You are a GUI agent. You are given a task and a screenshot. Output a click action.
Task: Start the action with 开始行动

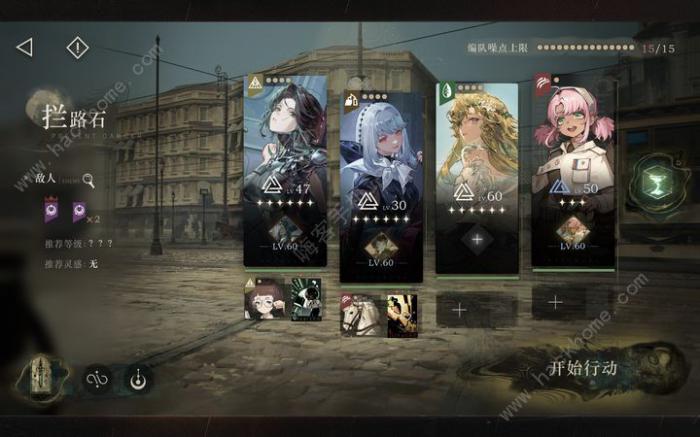[x=583, y=368]
